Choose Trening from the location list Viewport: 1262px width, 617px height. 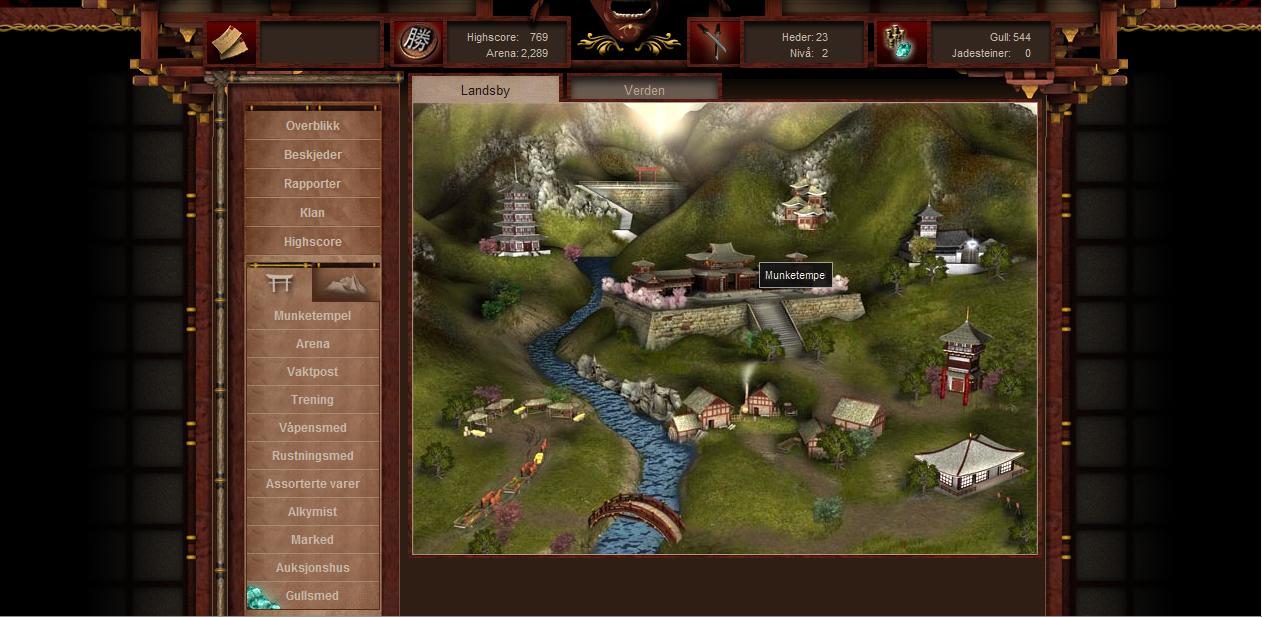[312, 400]
